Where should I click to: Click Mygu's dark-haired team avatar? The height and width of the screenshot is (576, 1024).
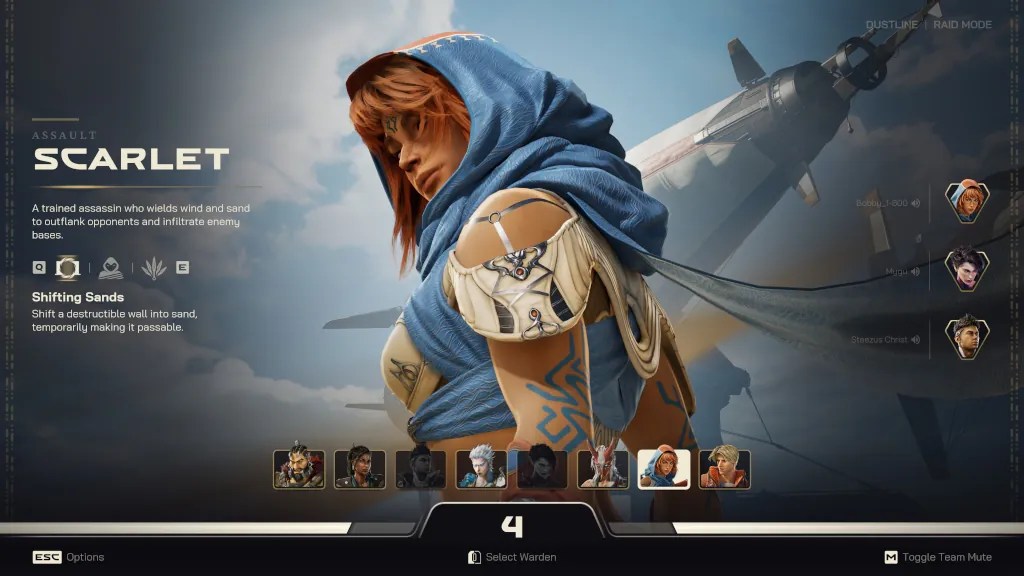[967, 270]
